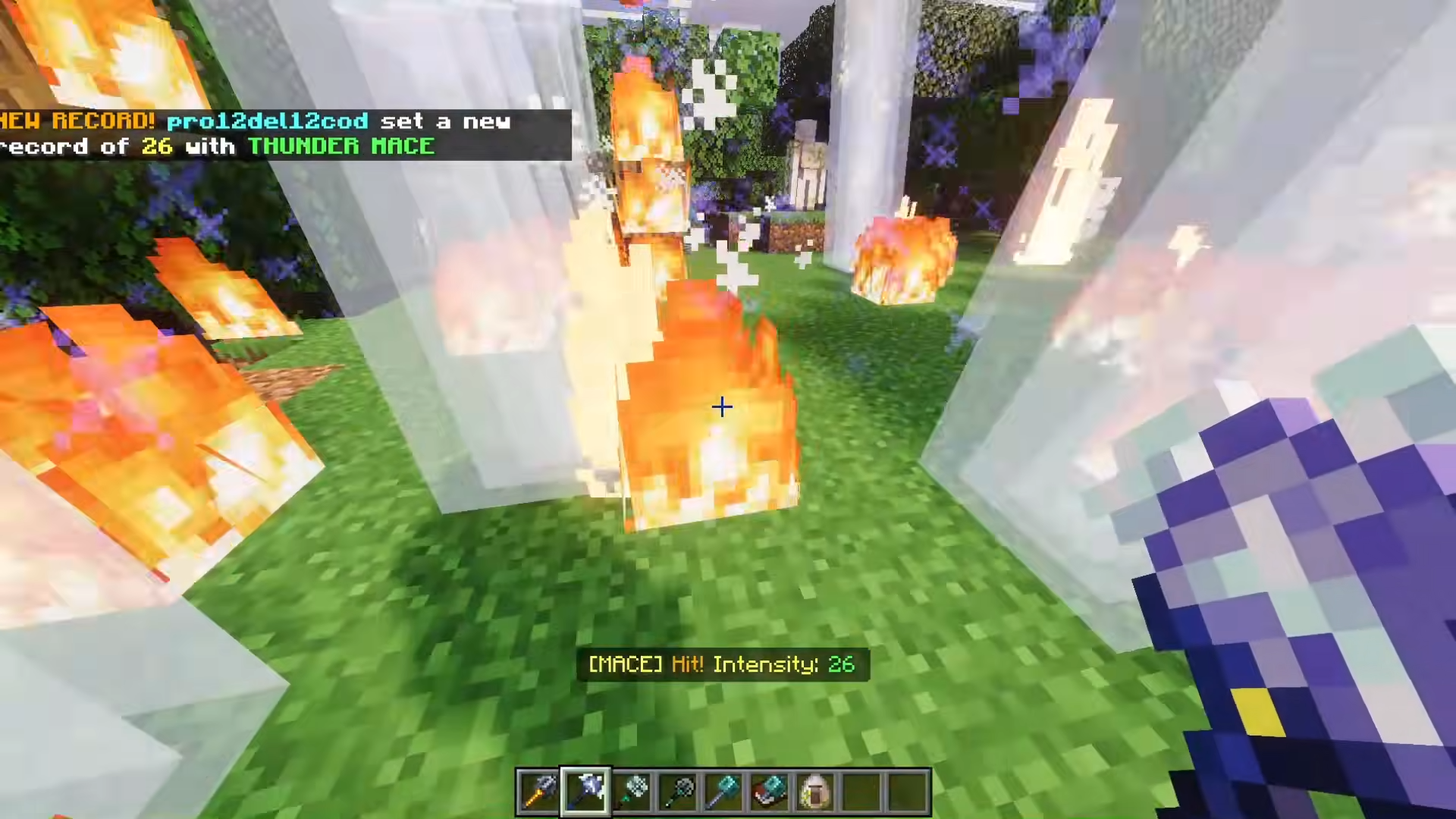Click the crosshair at screen center
The height and width of the screenshot is (819, 1456).
[722, 407]
